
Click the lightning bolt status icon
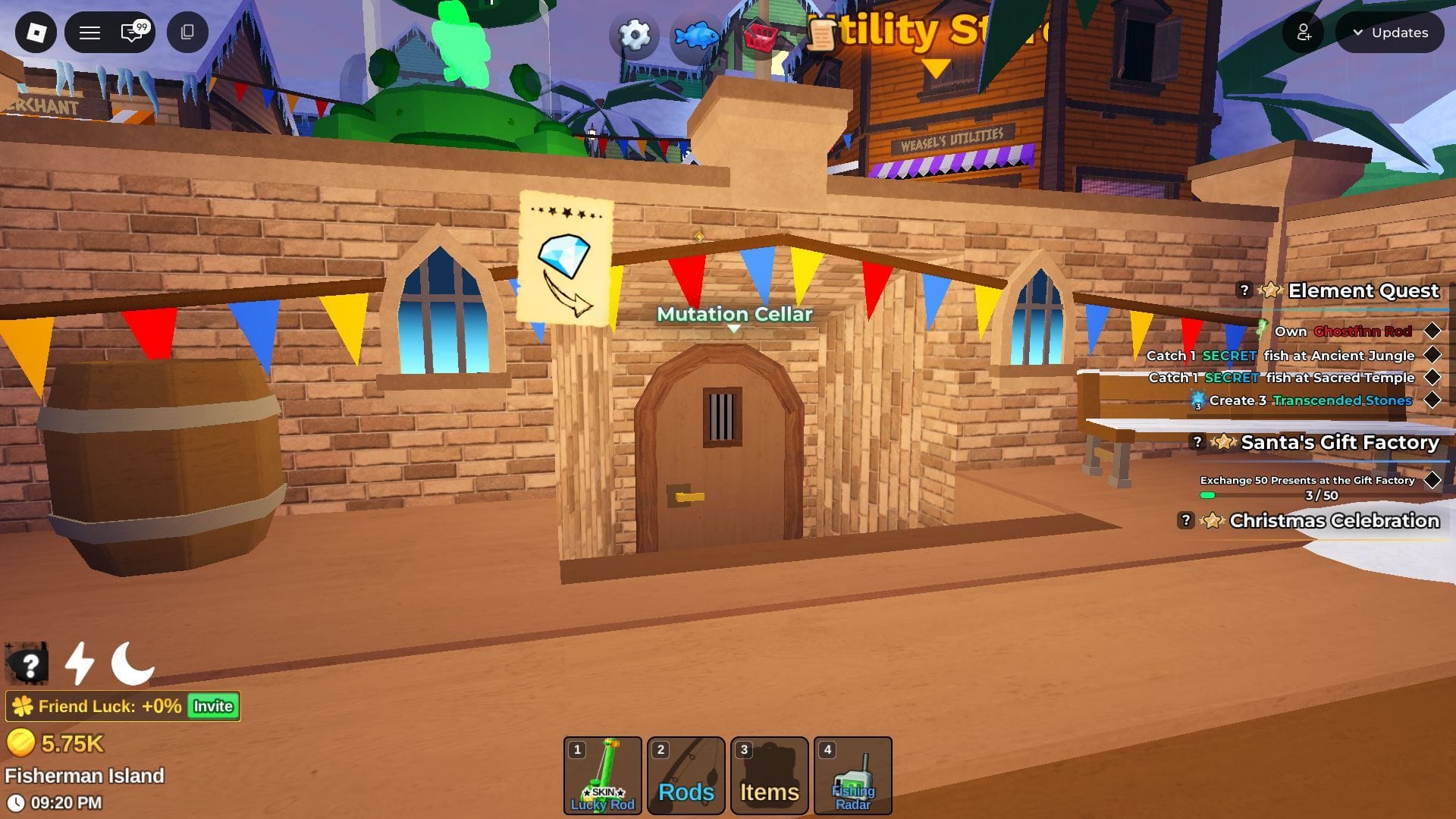click(79, 664)
